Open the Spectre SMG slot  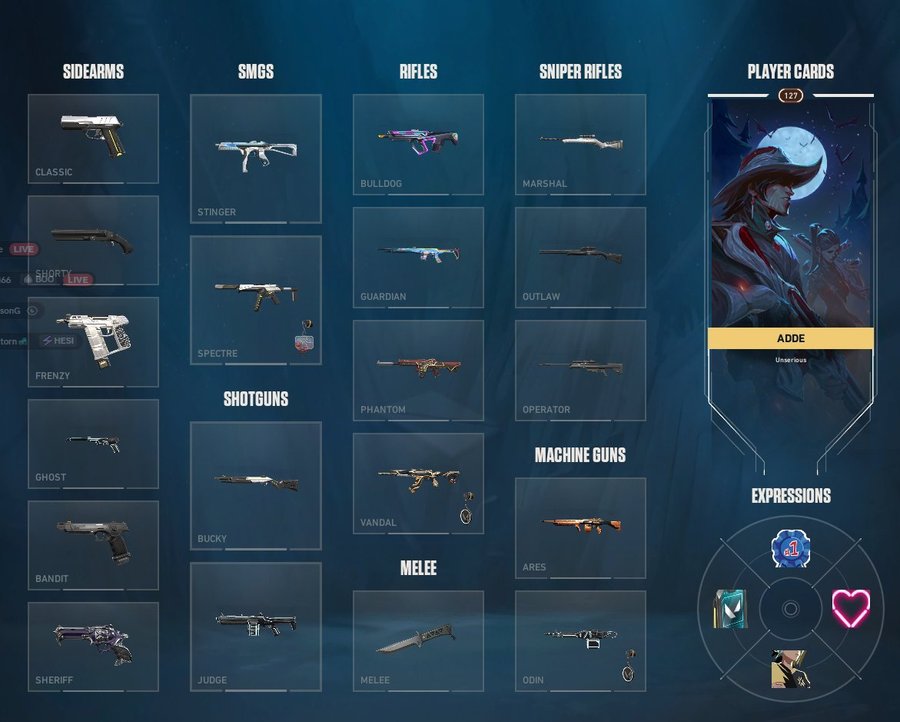(255, 299)
